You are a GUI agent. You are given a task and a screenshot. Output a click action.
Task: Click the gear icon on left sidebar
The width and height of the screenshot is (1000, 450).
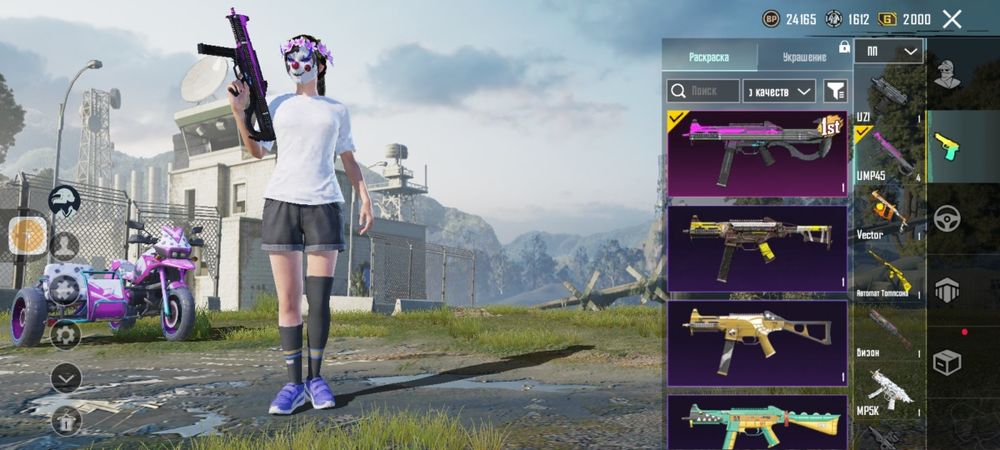65,333
